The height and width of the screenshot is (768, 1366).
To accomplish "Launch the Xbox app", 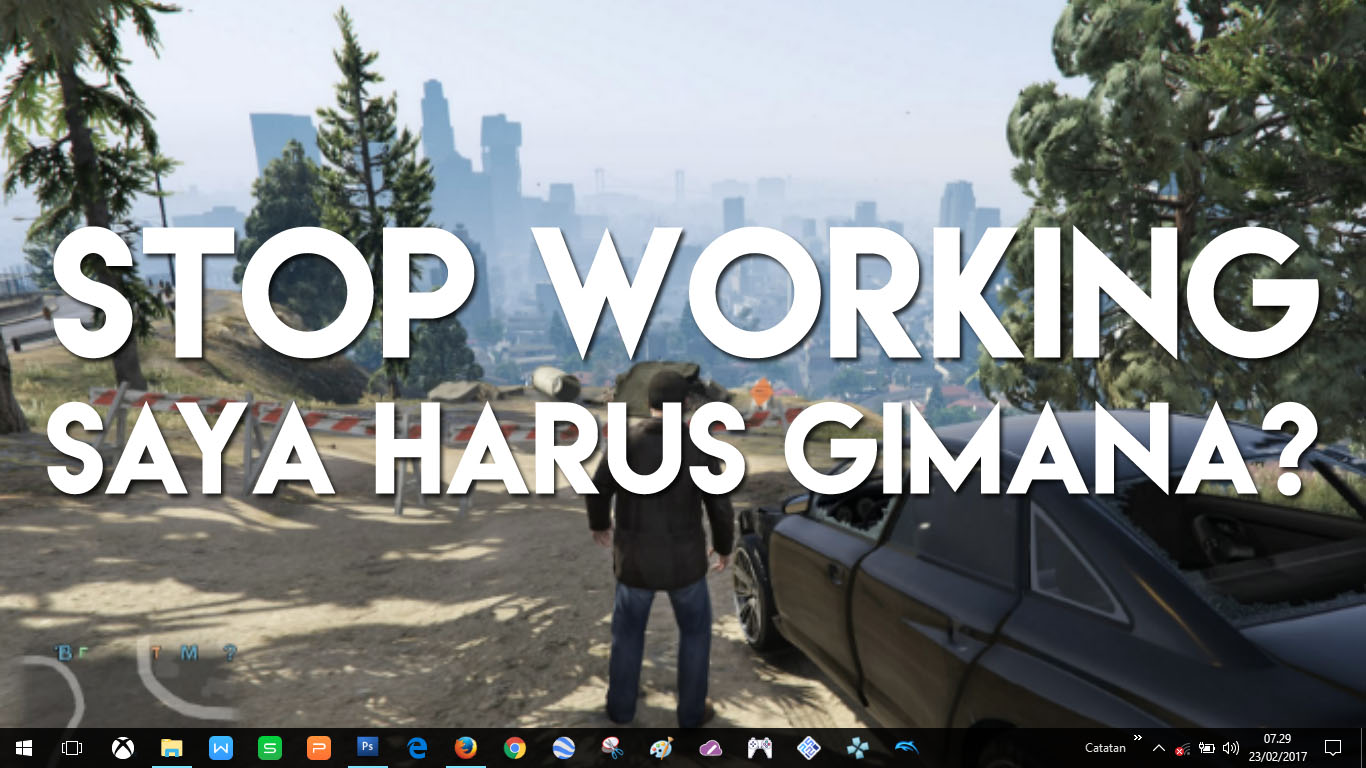I will click(x=120, y=748).
